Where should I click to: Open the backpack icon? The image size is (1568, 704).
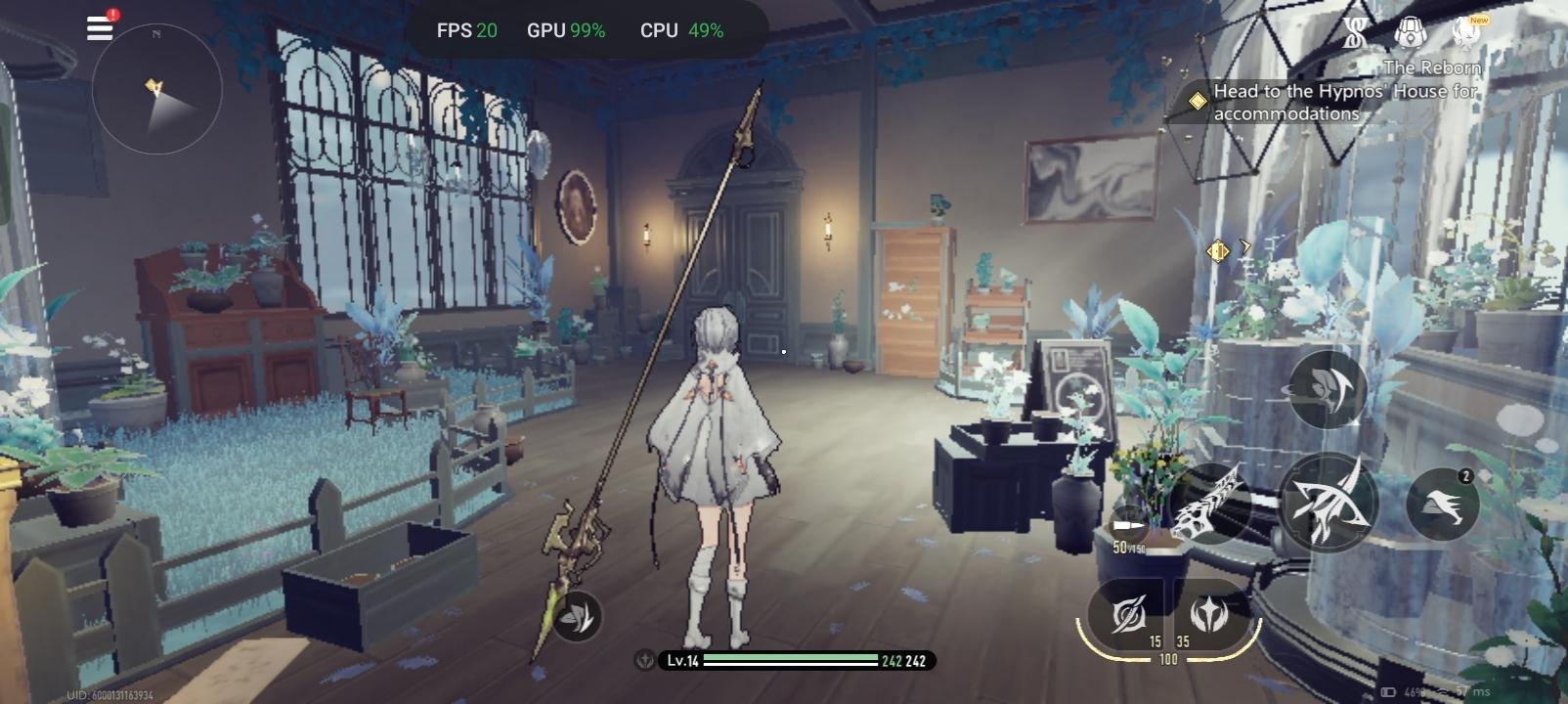tap(1410, 33)
